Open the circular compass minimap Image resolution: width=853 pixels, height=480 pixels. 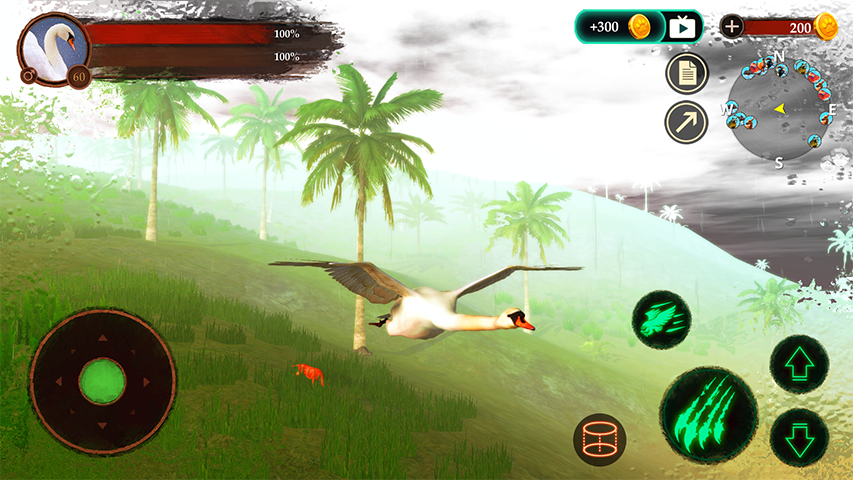(780, 108)
